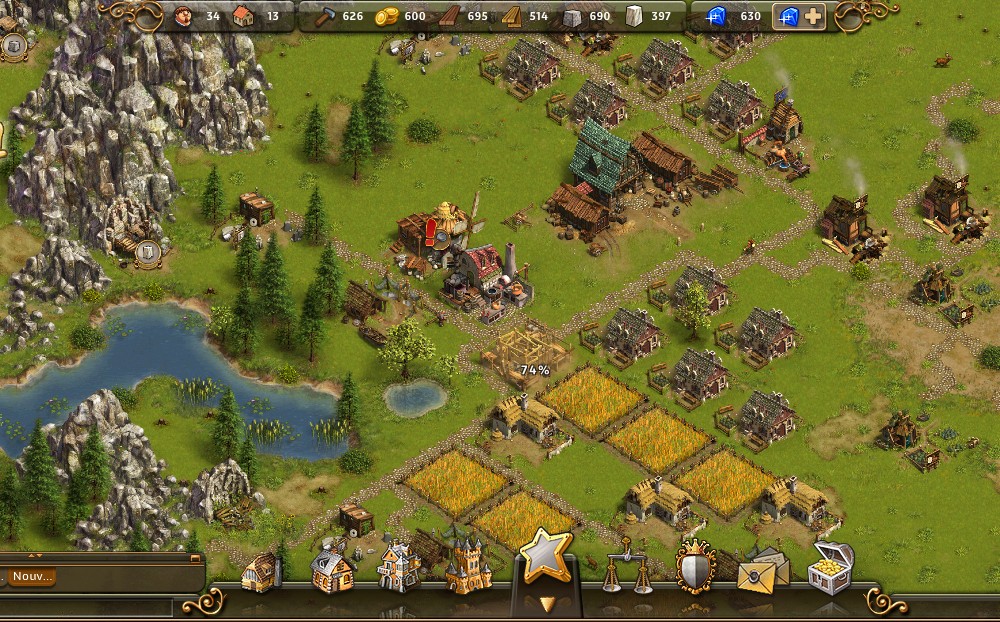
Task: Open the grey cube icon at top left
Action: point(14,45)
